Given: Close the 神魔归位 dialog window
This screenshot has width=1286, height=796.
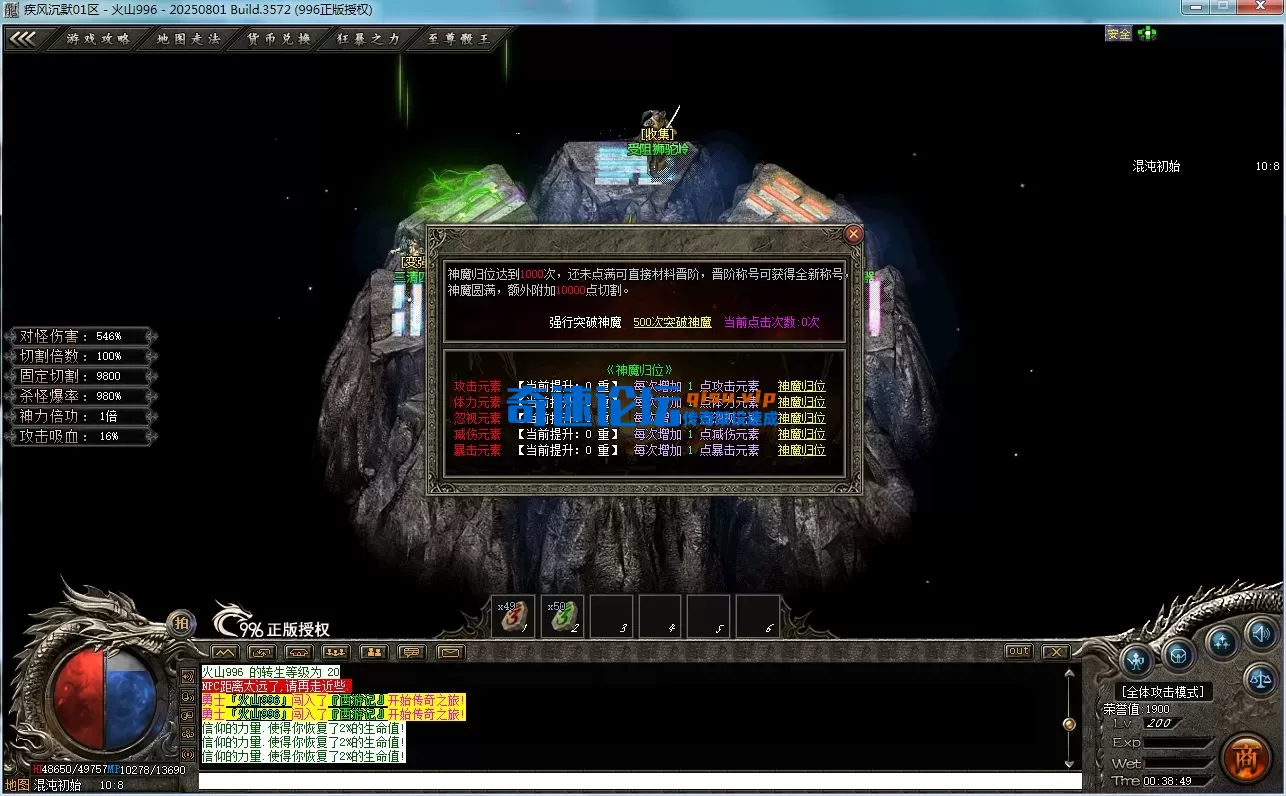Looking at the screenshot, I should (x=853, y=234).
